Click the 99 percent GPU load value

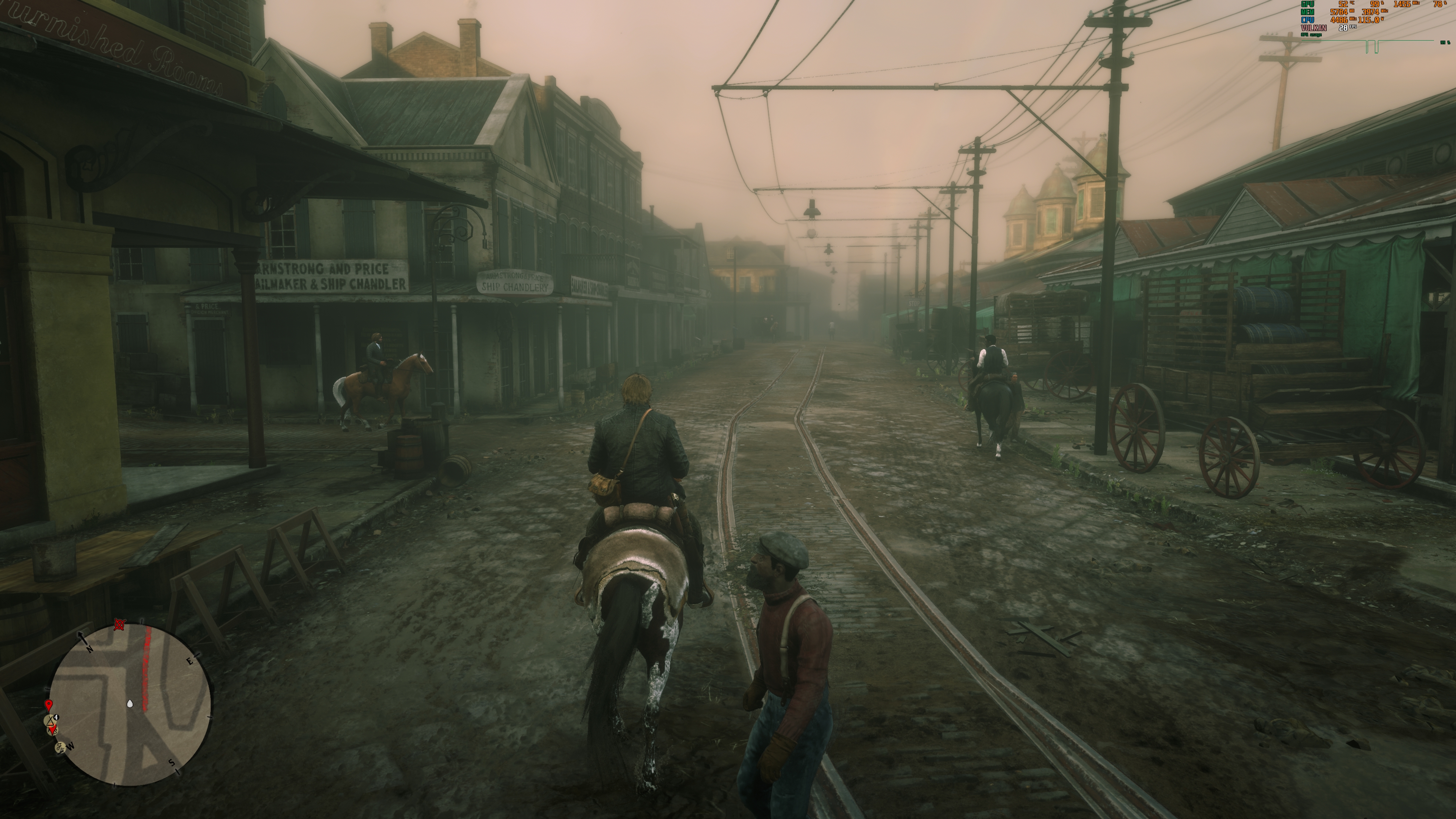[1378, 5]
